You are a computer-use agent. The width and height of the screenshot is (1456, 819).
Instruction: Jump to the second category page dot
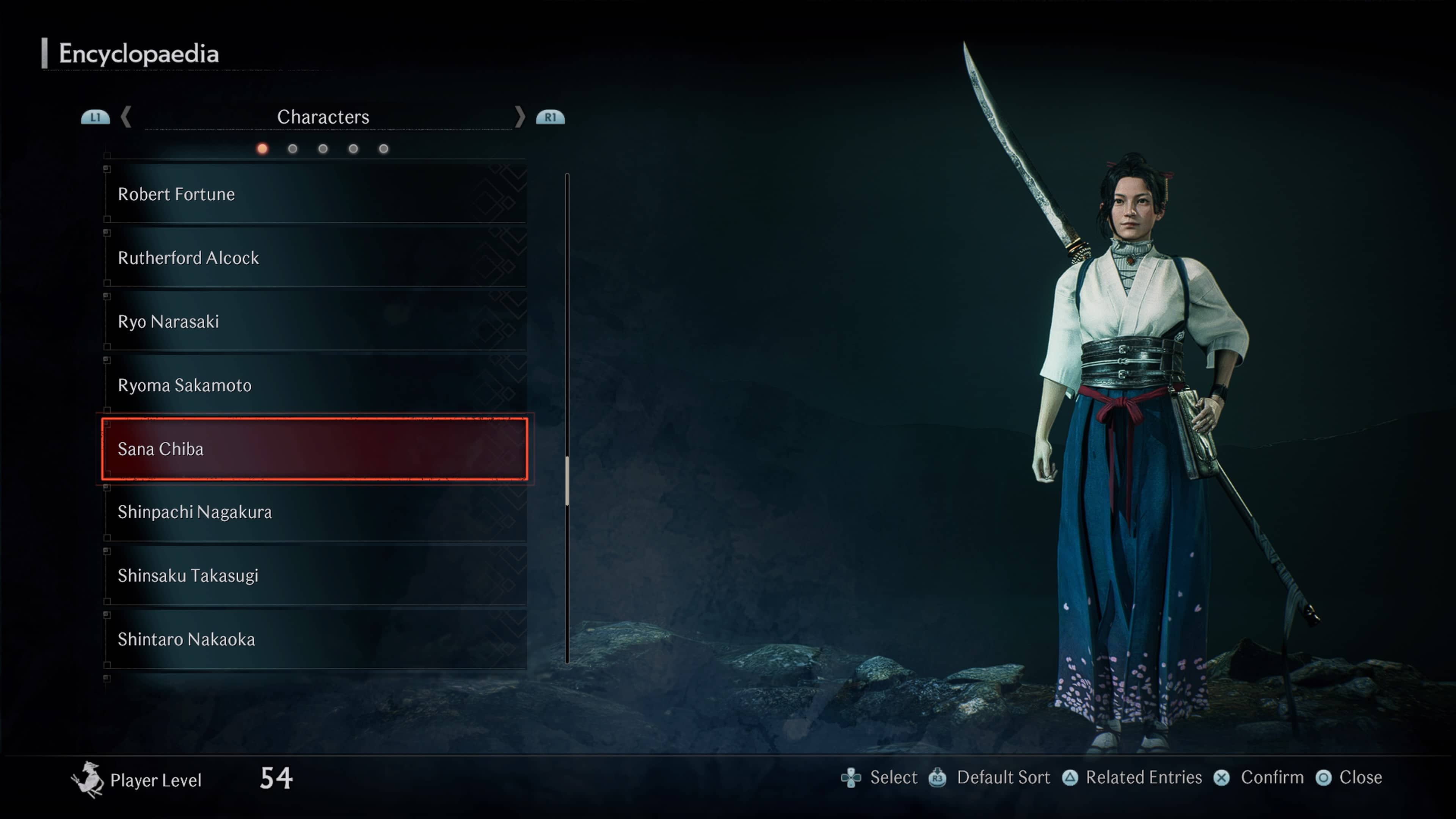click(293, 149)
